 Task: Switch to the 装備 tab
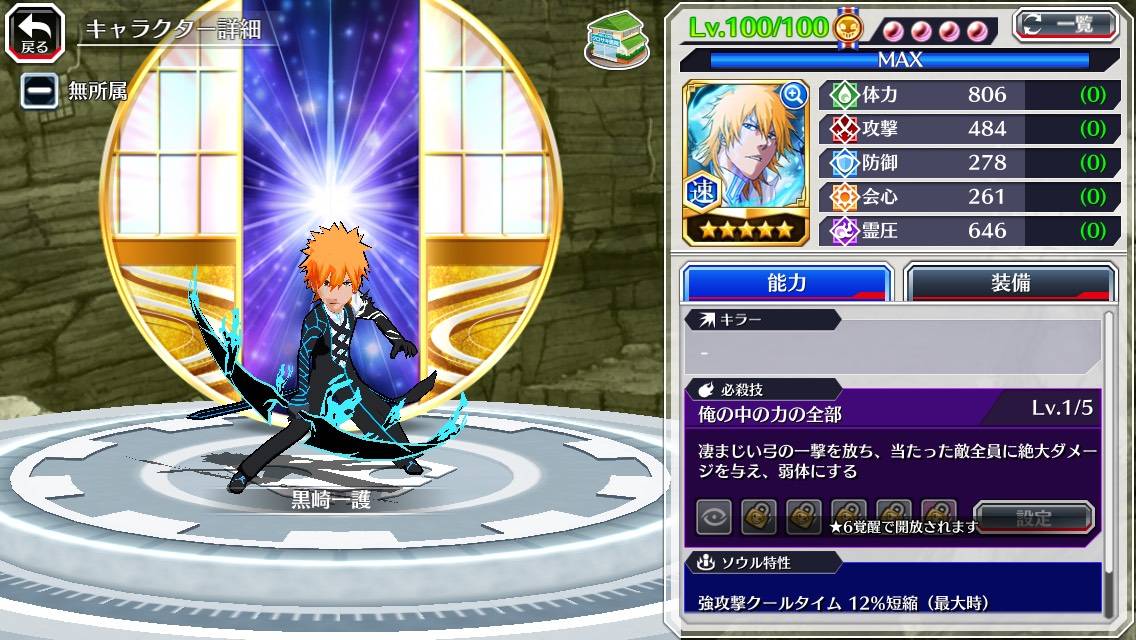[x=1010, y=283]
